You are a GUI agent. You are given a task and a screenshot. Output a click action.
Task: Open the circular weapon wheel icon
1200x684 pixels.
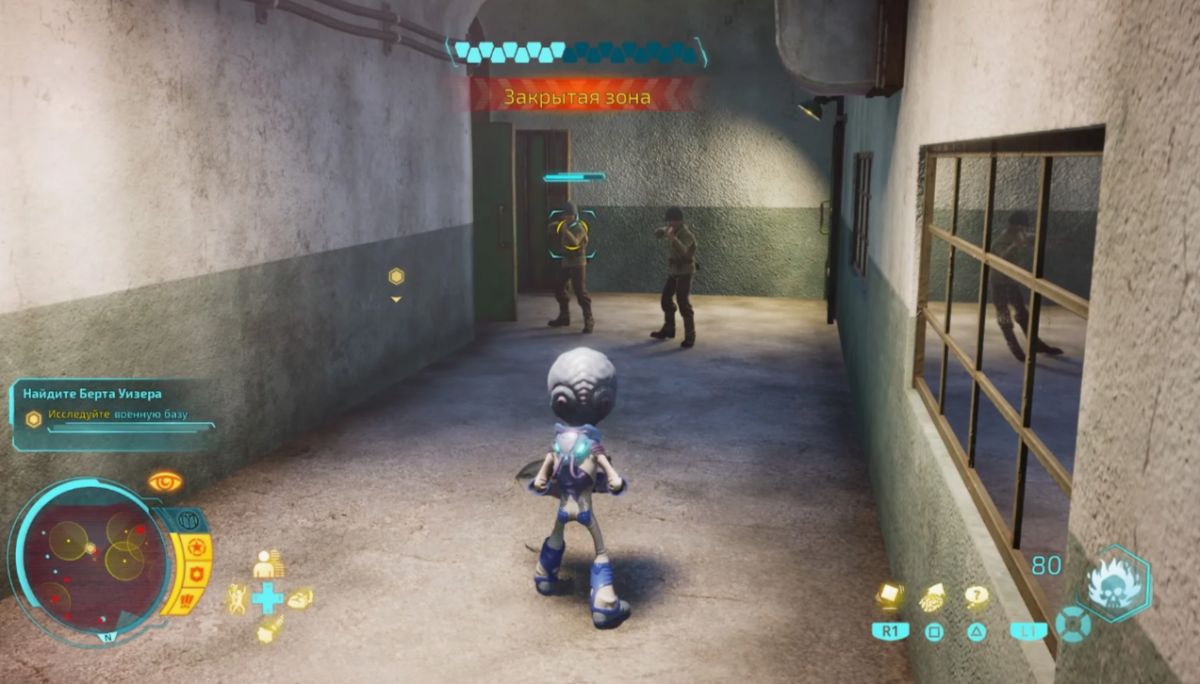coord(1071,624)
